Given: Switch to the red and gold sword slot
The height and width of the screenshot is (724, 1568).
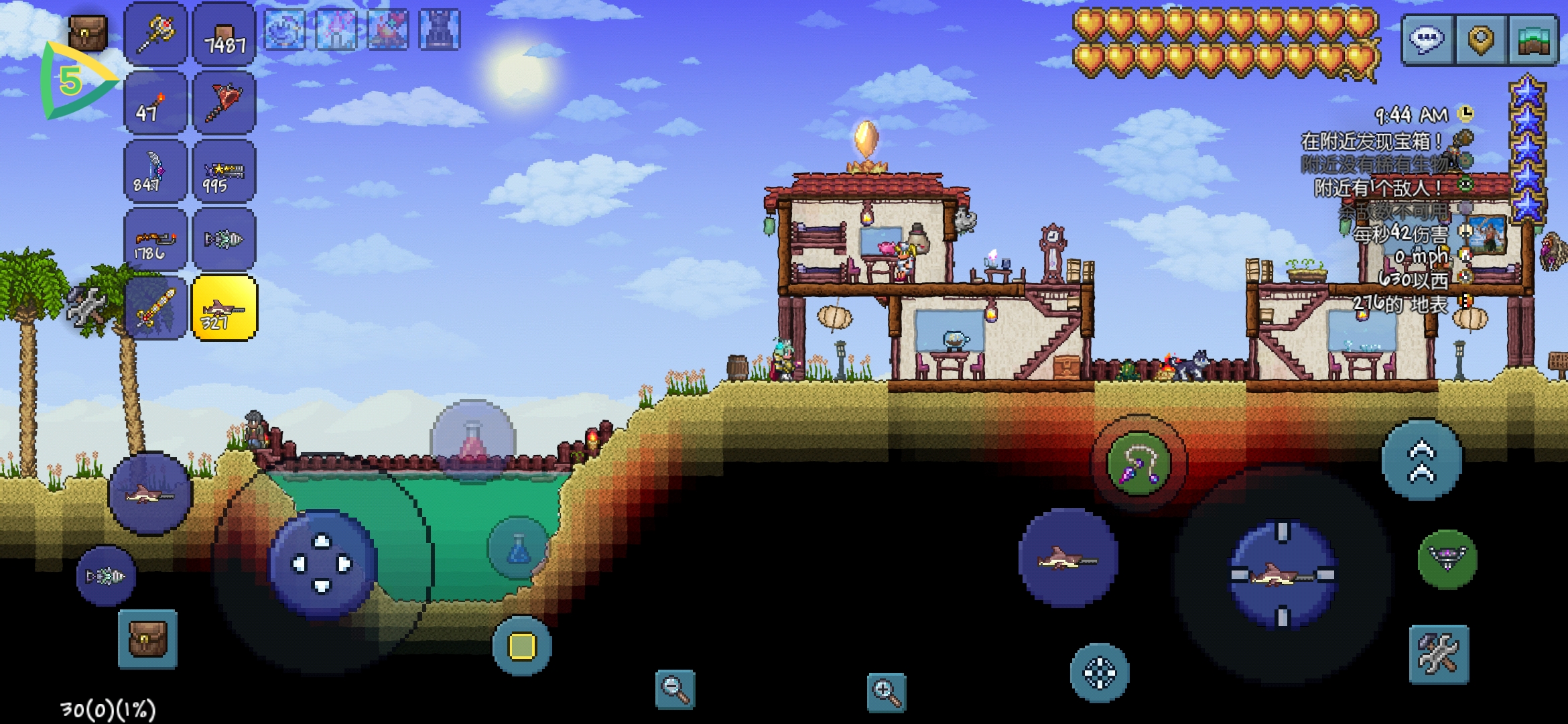Looking at the screenshot, I should pos(155,308).
